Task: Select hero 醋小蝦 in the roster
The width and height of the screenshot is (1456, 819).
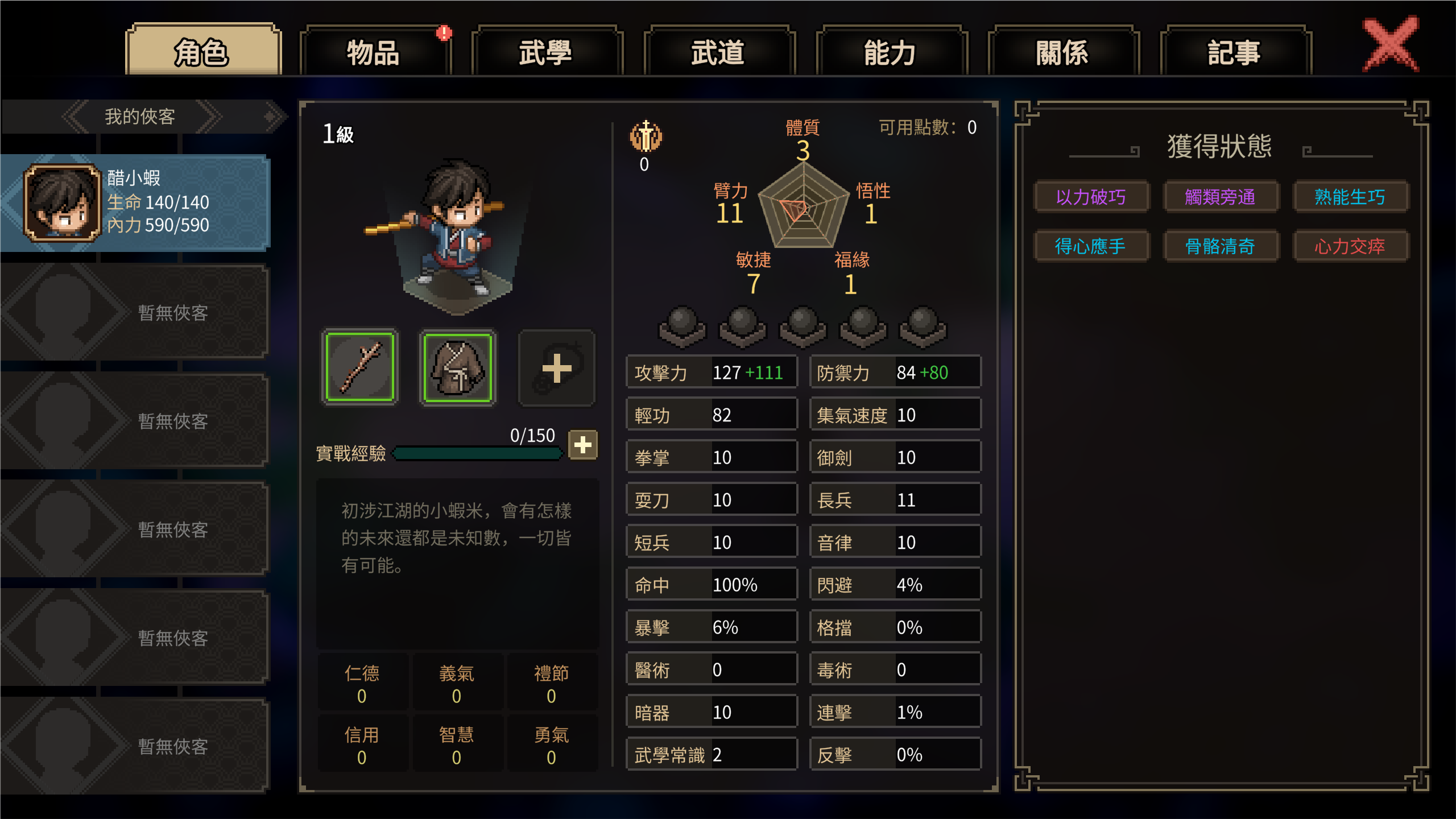Action: pos(136,203)
